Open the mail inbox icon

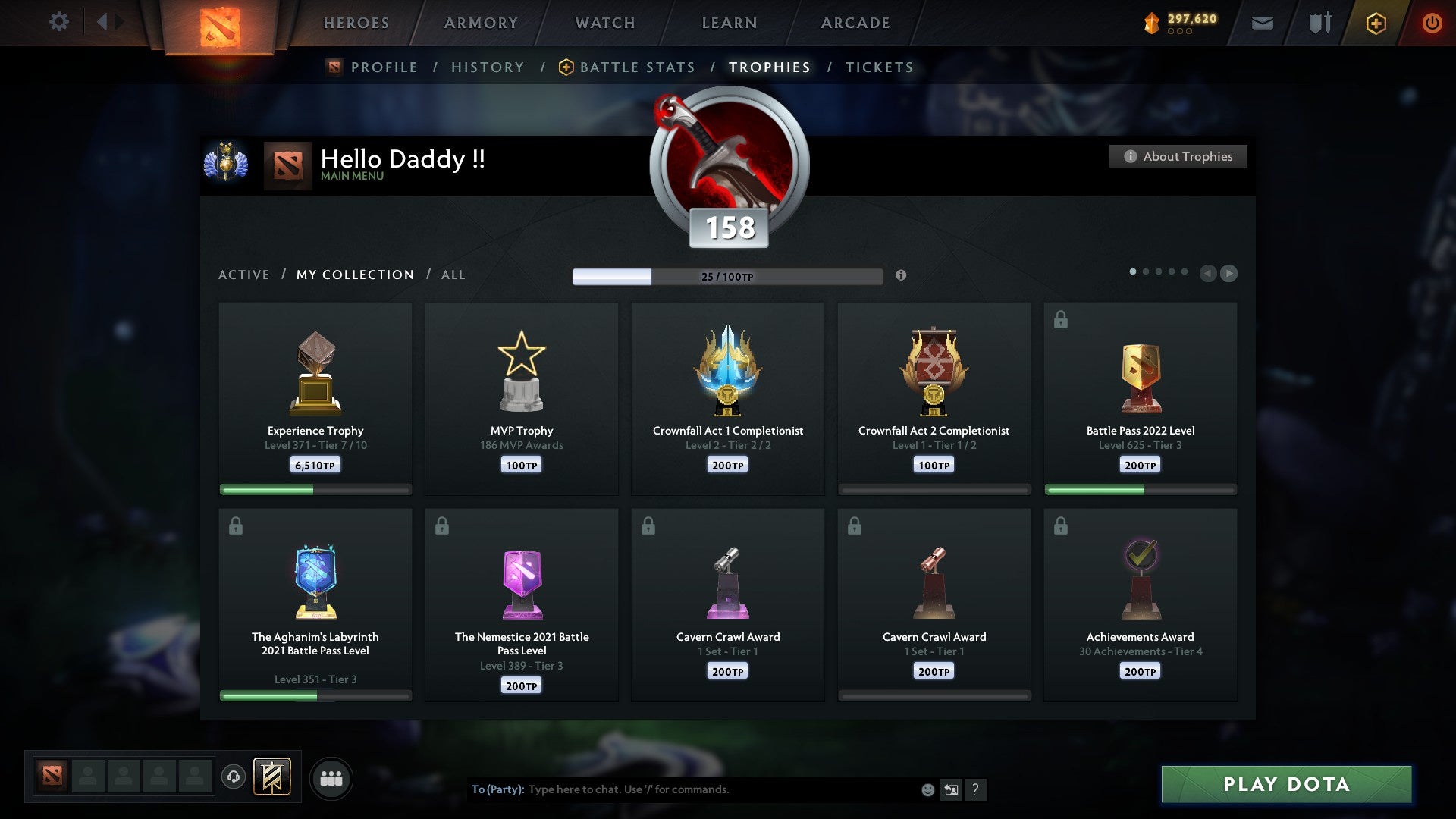(1263, 23)
